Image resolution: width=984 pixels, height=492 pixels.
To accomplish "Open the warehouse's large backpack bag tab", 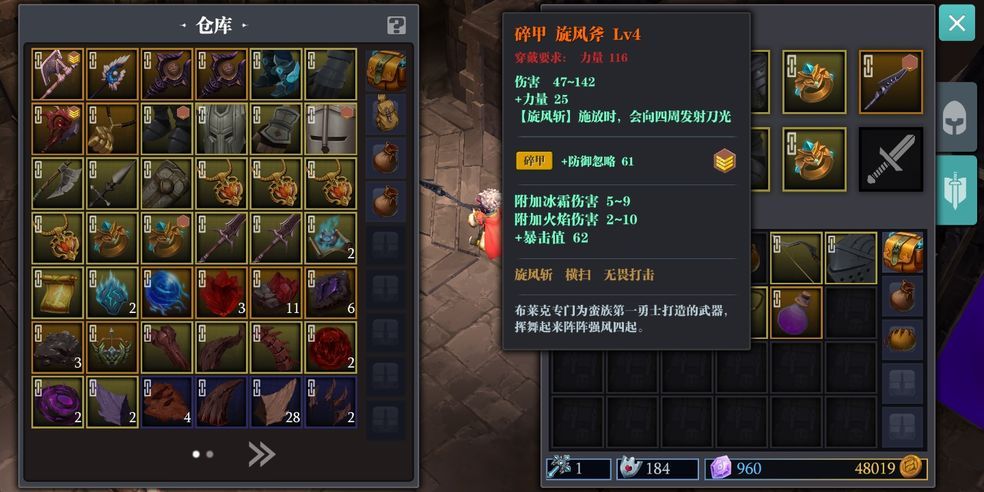I will click(386, 71).
